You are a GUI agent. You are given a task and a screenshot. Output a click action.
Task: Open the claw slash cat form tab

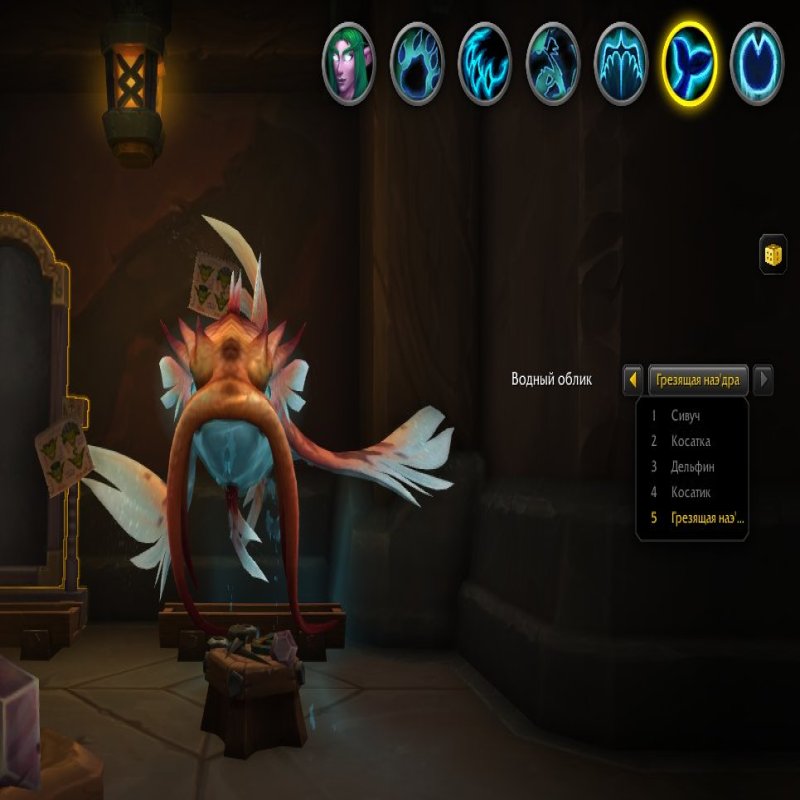485,63
